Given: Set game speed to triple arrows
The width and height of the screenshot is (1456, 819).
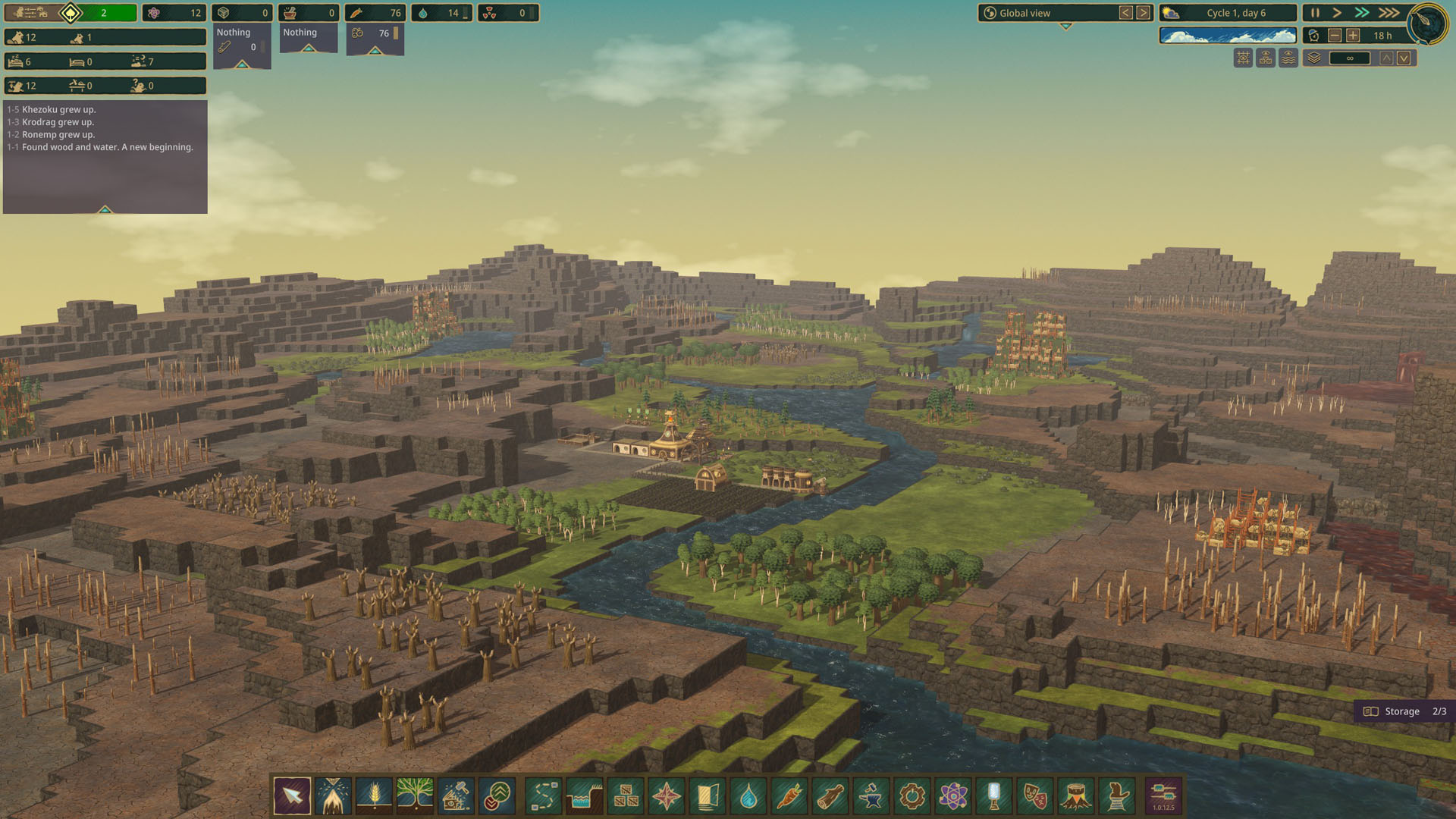Looking at the screenshot, I should point(1389,13).
